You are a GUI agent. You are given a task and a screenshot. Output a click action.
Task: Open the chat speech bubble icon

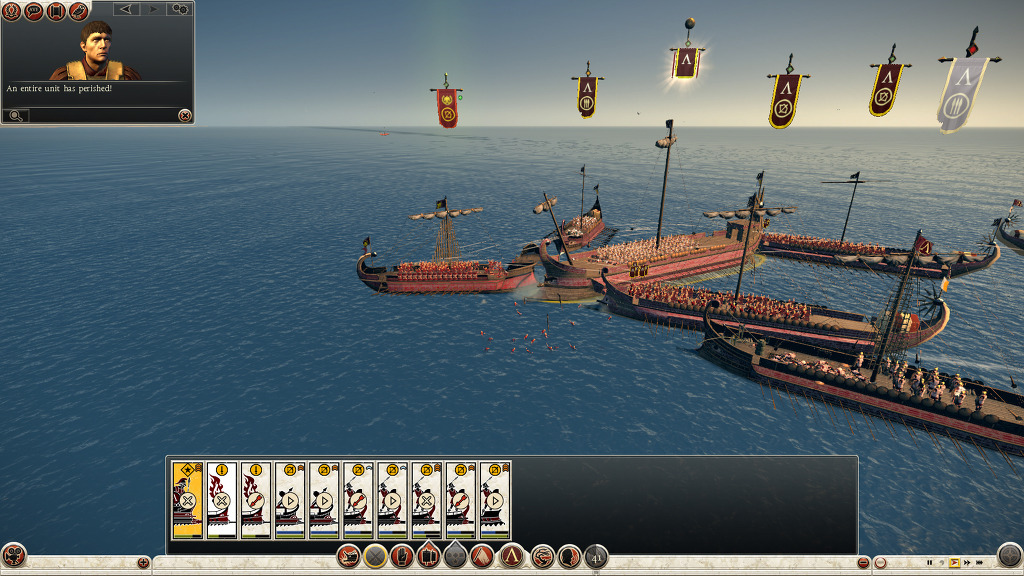33,10
